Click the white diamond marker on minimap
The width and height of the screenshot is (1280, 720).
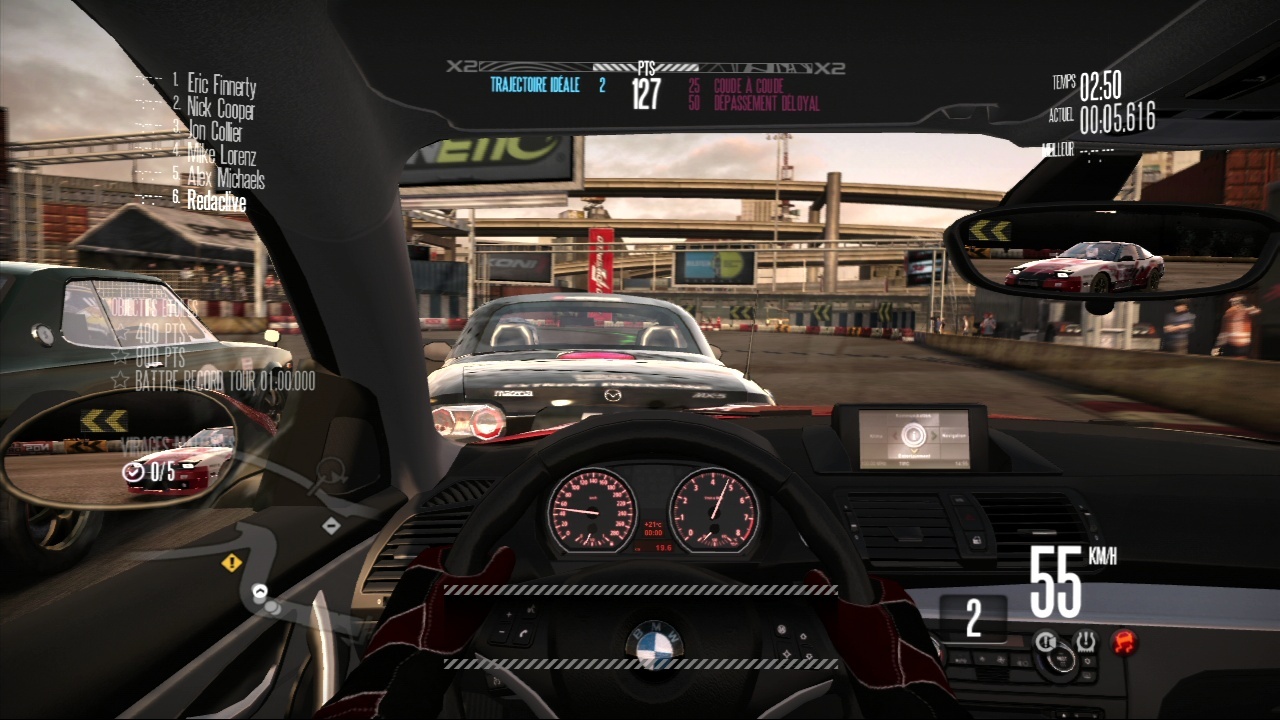click(331, 525)
